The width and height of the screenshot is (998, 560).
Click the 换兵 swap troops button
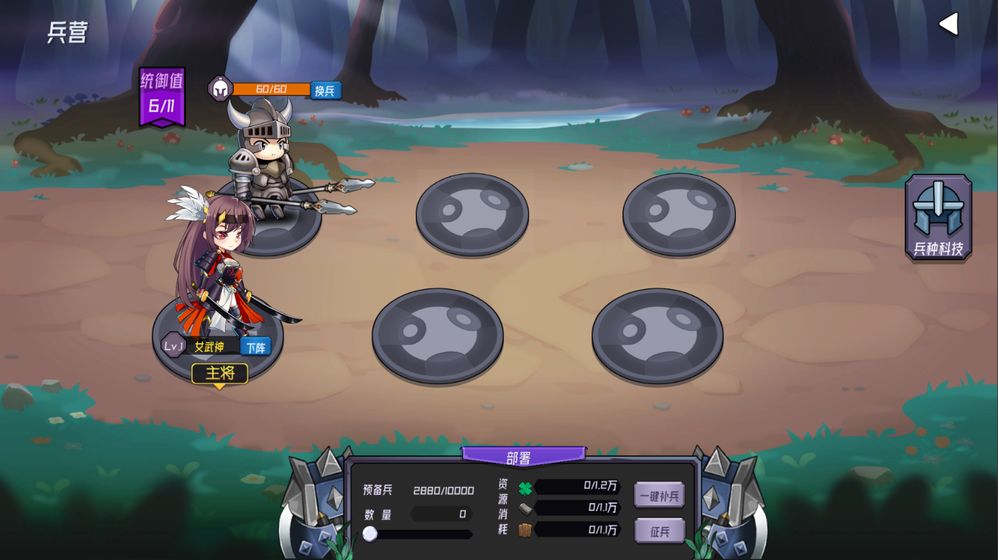325,90
